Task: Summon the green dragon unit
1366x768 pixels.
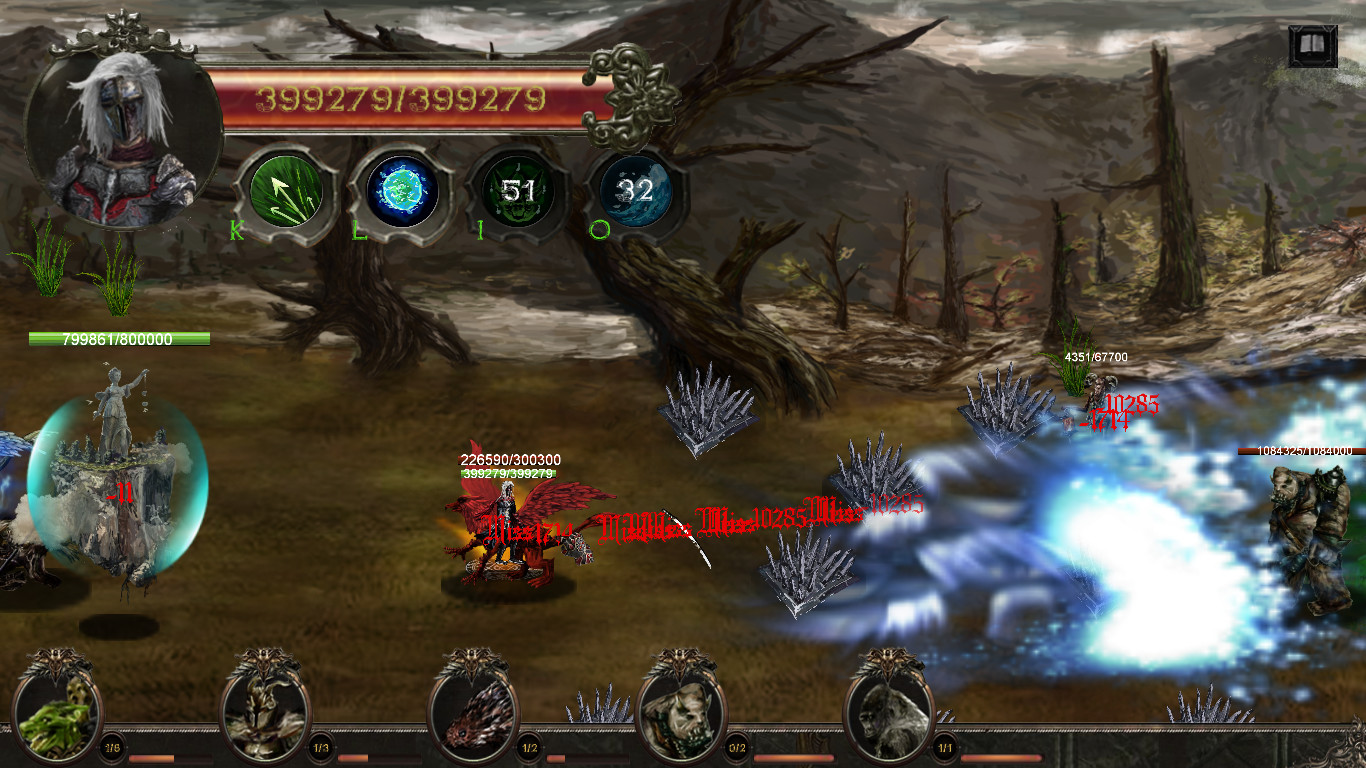Action: point(57,716)
